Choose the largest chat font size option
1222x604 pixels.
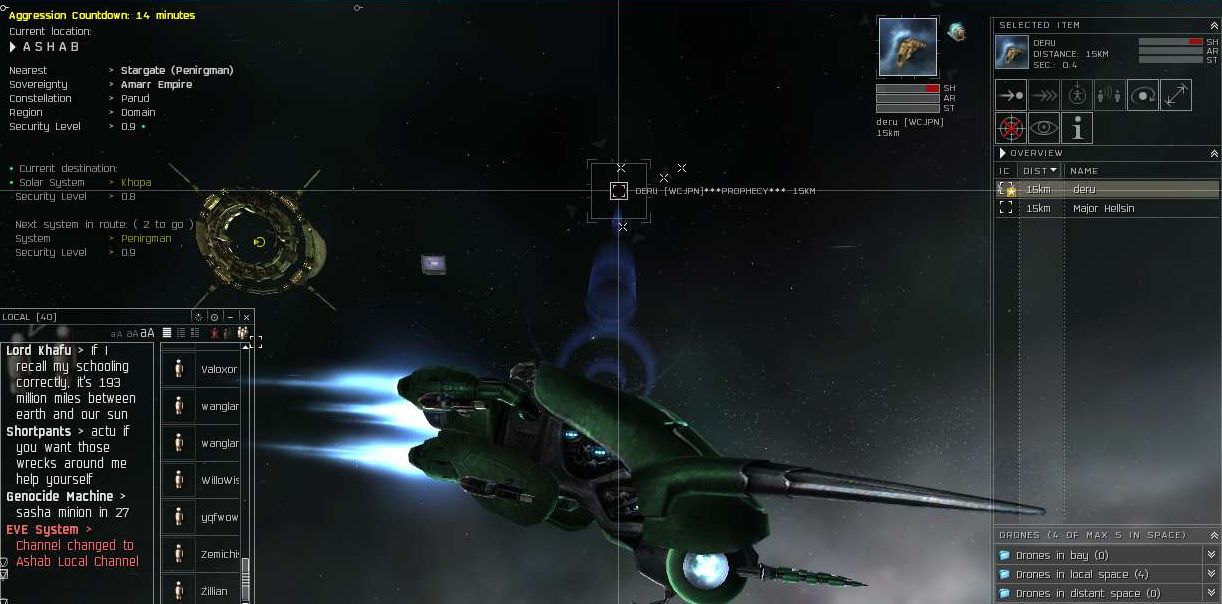[148, 333]
